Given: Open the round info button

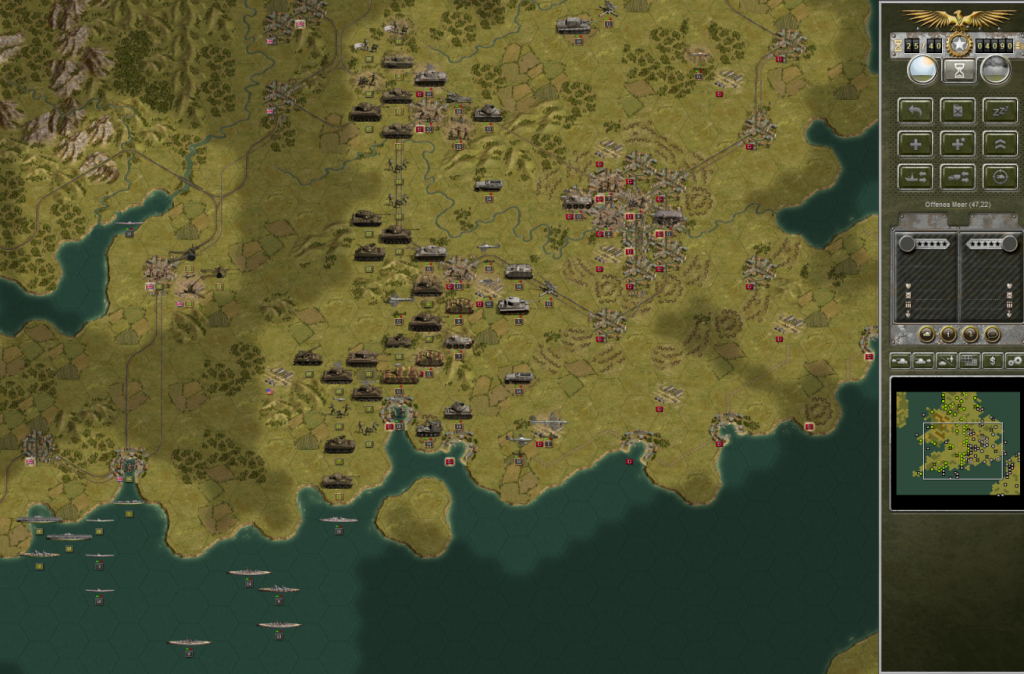Looking at the screenshot, I should [x=947, y=335].
